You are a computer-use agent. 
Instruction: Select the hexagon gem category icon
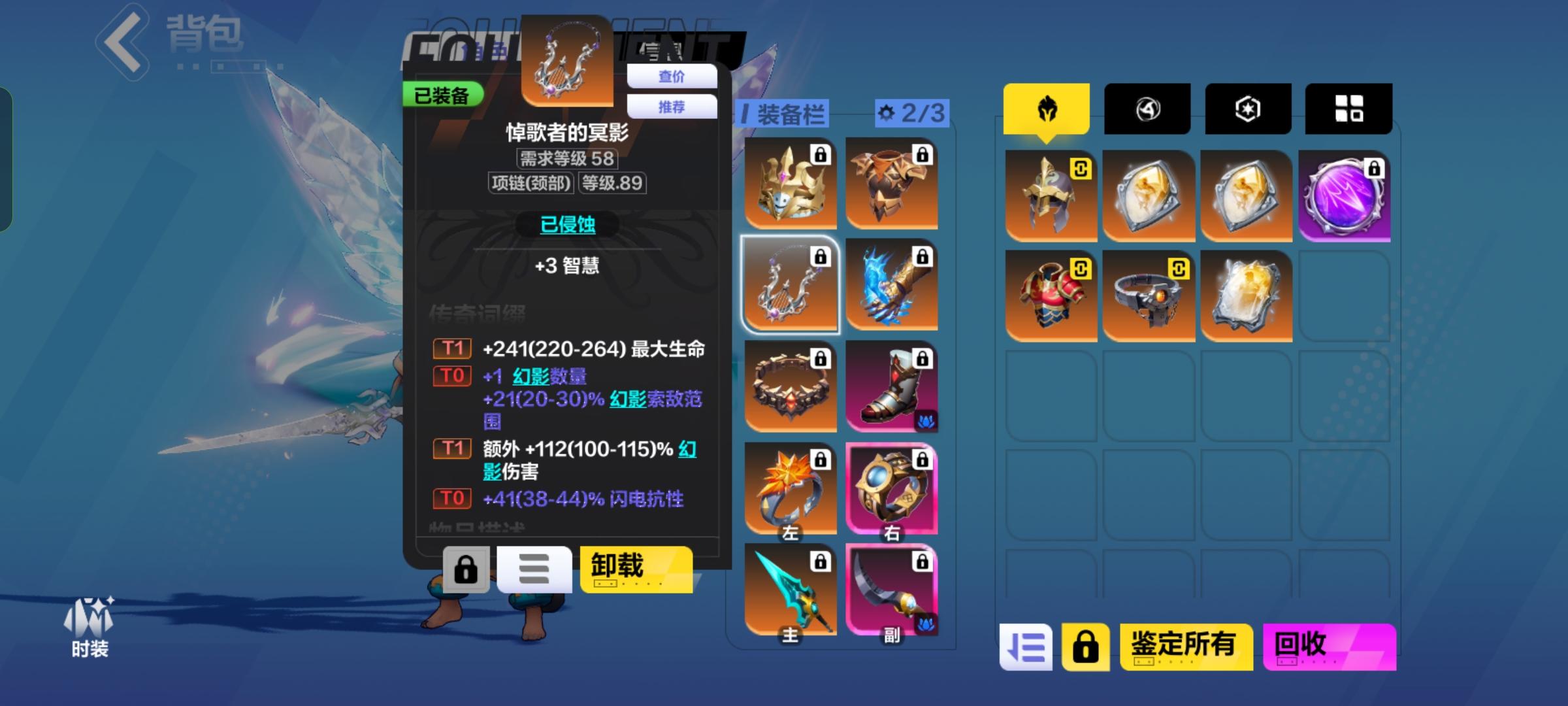pos(1247,110)
